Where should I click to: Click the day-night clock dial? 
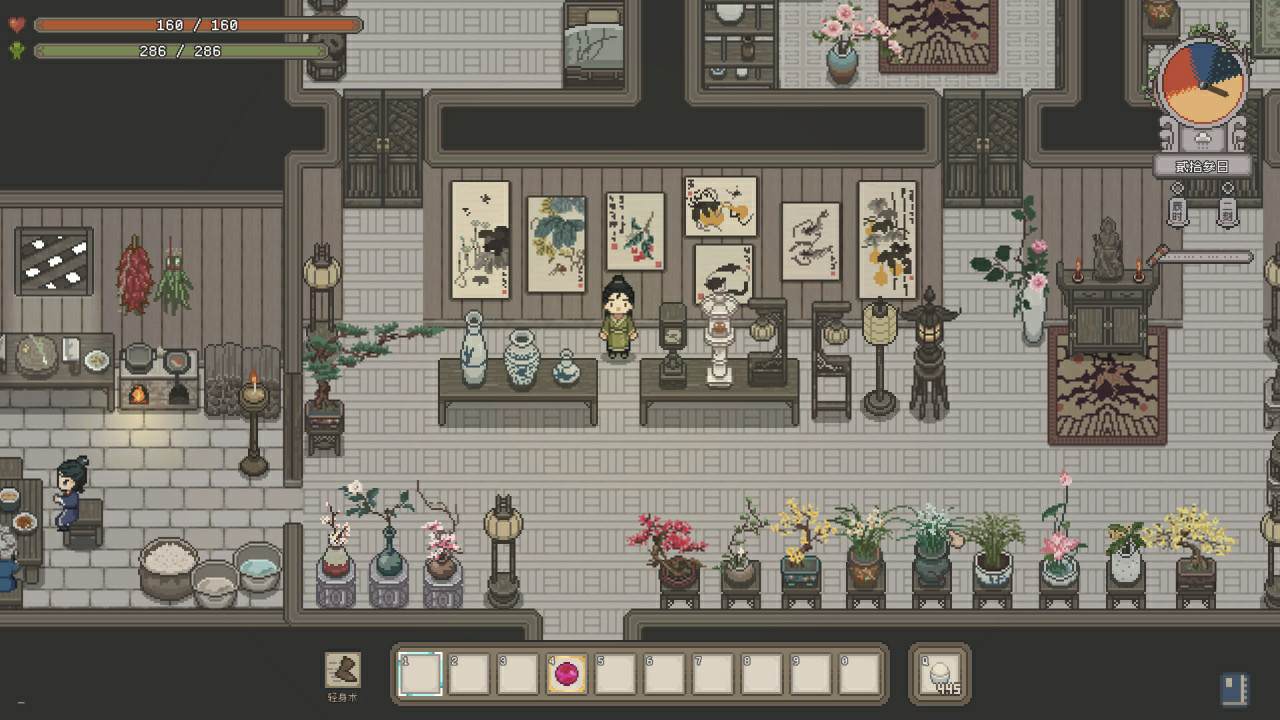(x=1203, y=83)
